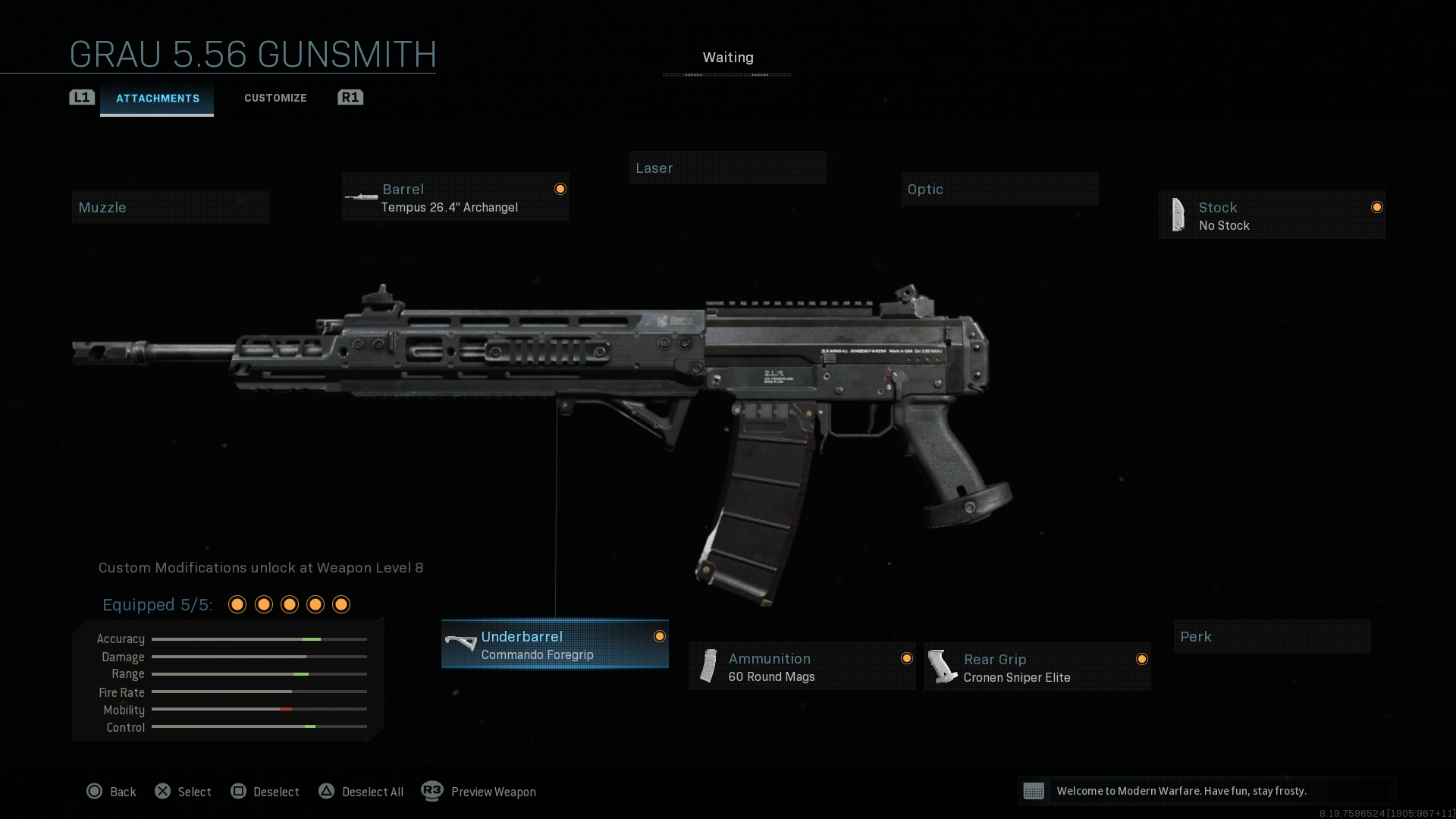Viewport: 1456px width, 819px height.
Task: Click the No Stock attachment icon
Action: (x=1178, y=215)
